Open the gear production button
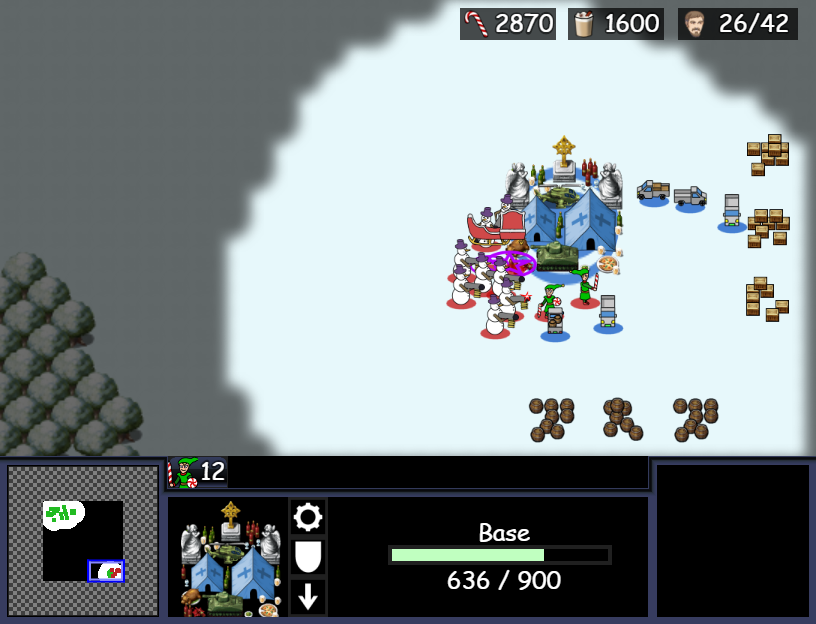816x624 pixels. [308, 517]
